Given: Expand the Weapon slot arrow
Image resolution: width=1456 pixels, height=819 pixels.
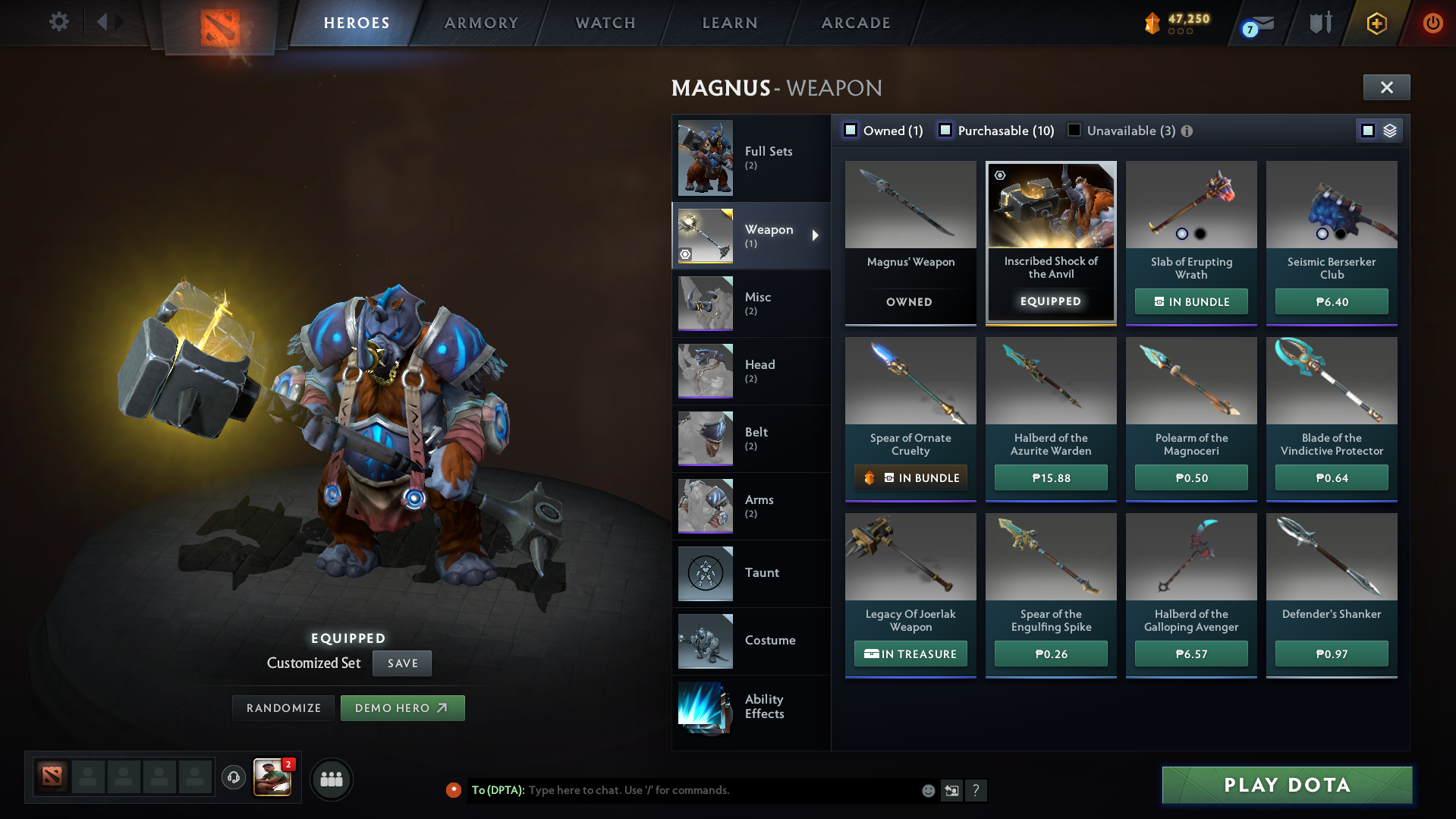Looking at the screenshot, I should point(816,235).
